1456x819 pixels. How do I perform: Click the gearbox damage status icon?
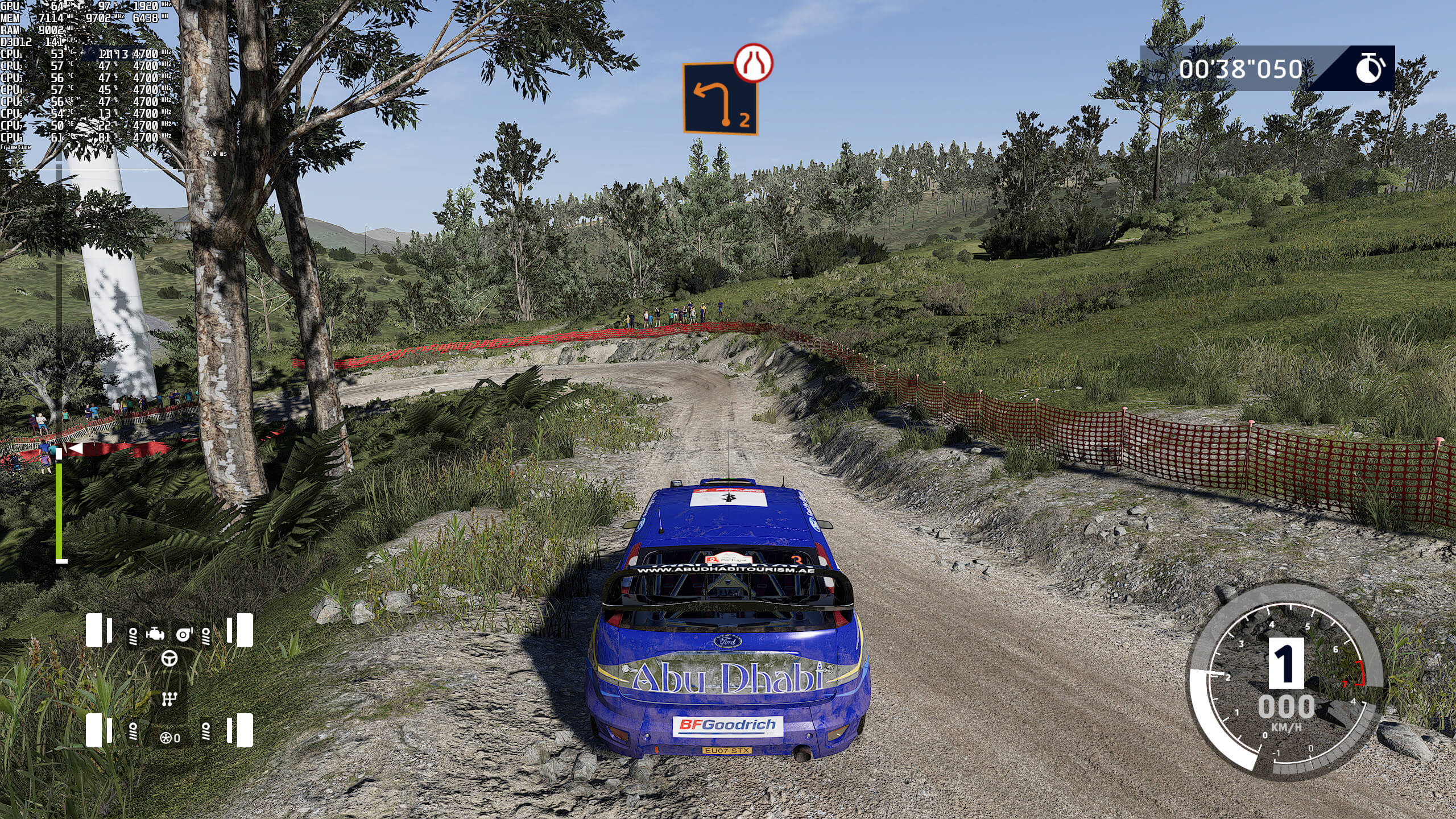pyautogui.click(x=169, y=698)
